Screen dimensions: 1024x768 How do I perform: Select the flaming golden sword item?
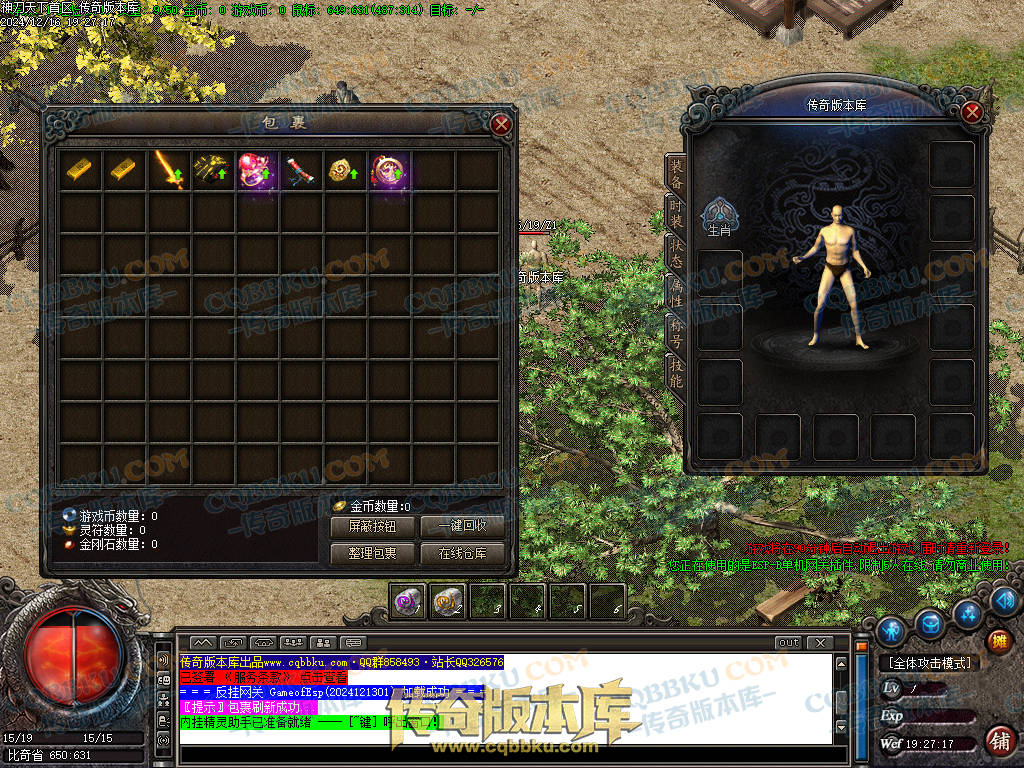(x=168, y=170)
